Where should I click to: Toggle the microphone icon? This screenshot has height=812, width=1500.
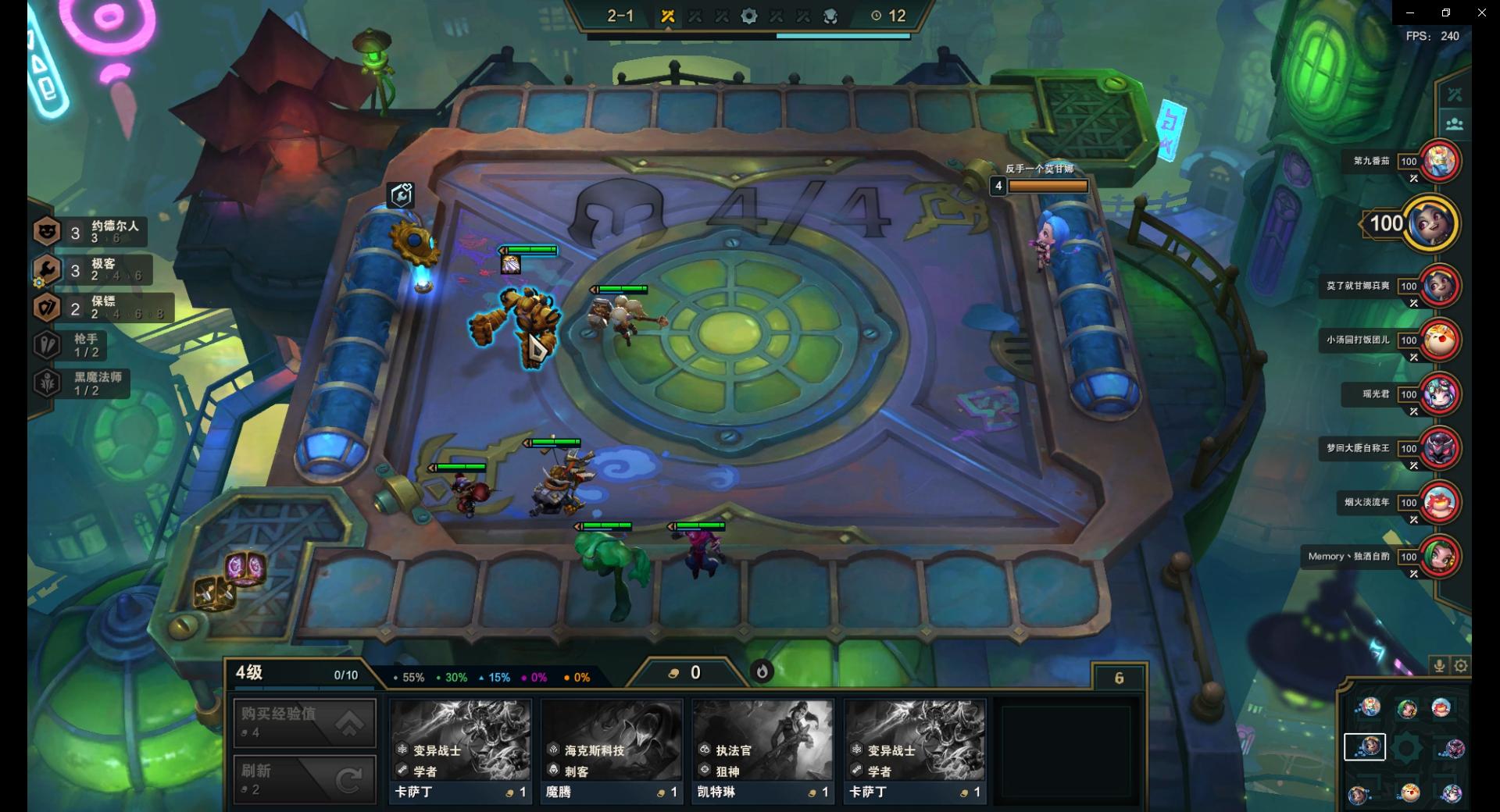[x=1439, y=665]
